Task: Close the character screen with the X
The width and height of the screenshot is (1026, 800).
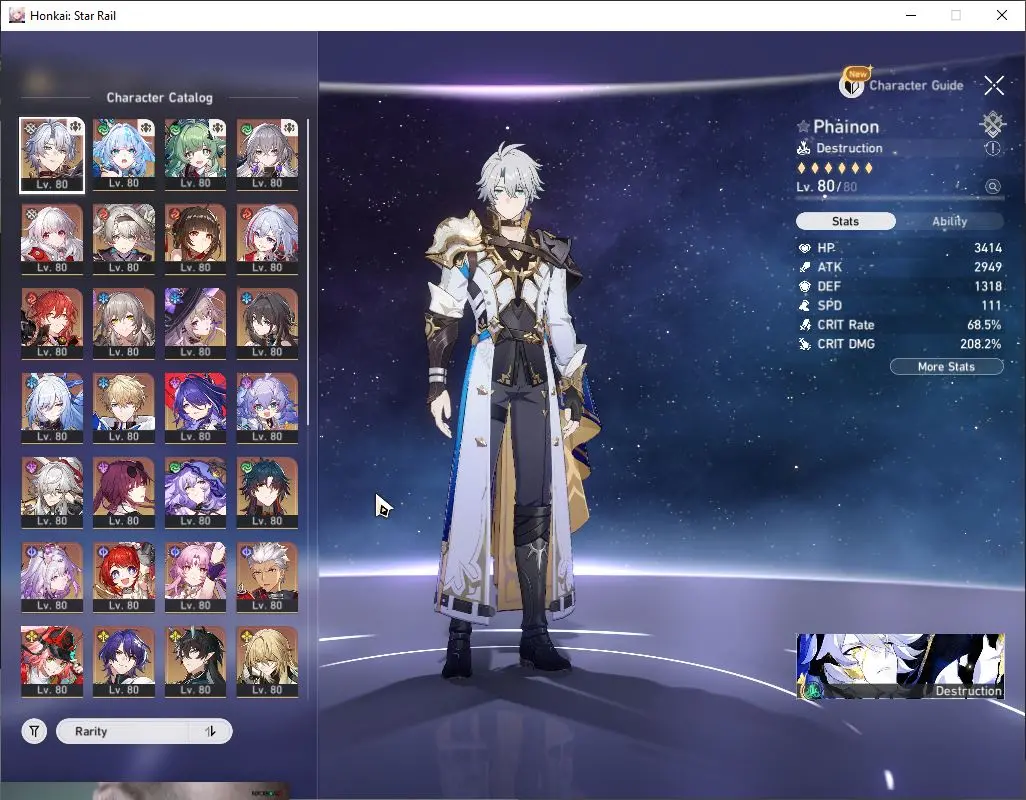Action: point(993,86)
